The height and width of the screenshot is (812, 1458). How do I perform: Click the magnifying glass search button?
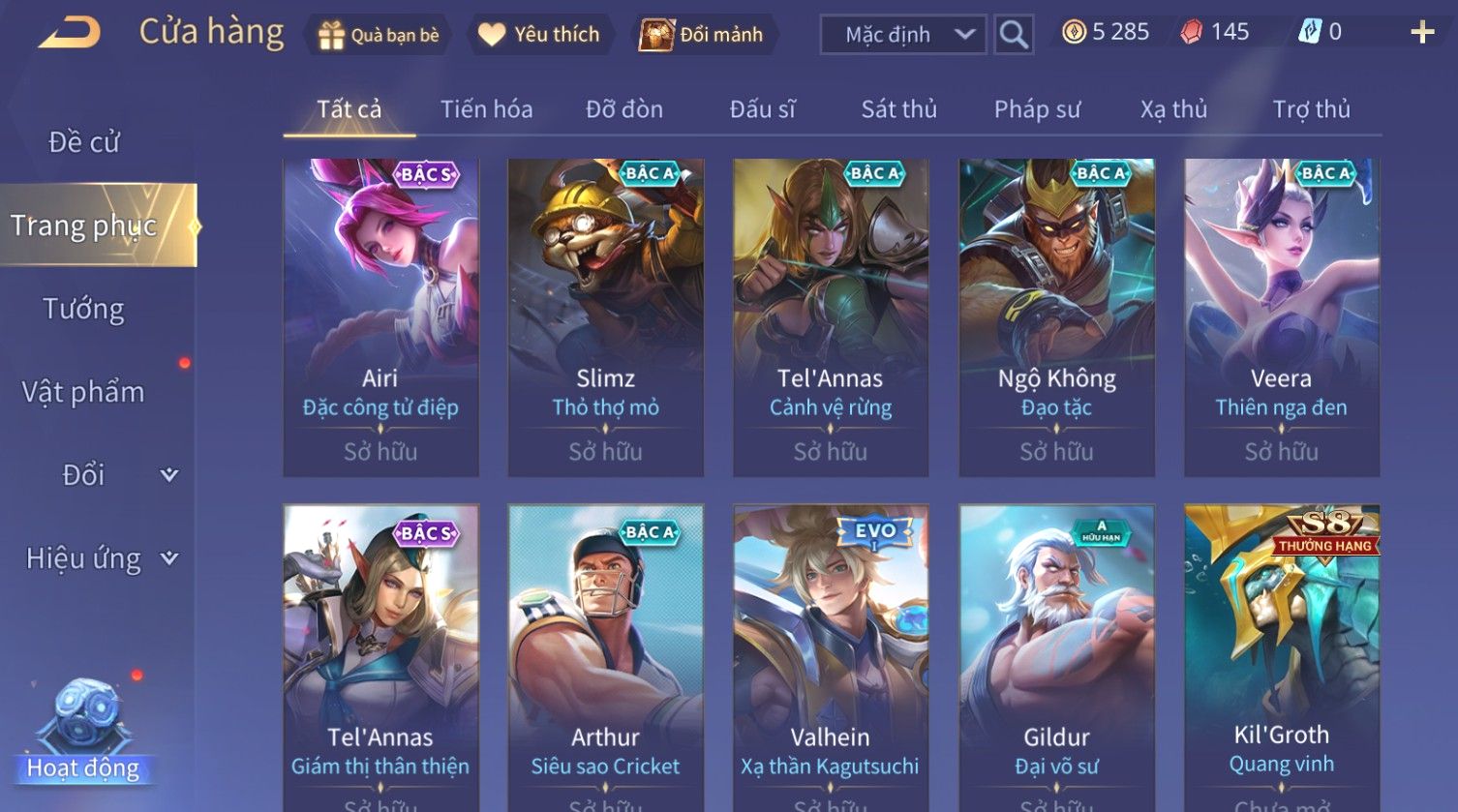pyautogui.click(x=1013, y=35)
